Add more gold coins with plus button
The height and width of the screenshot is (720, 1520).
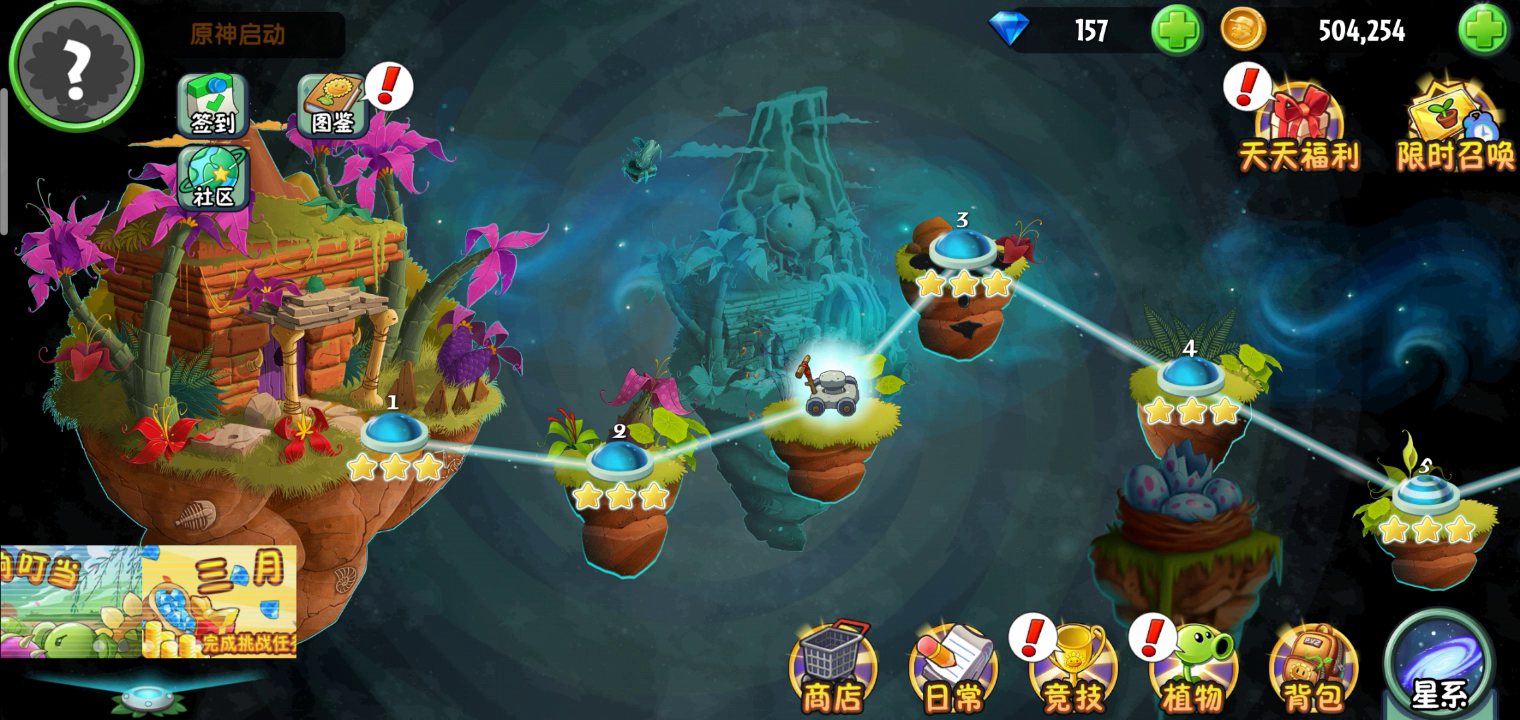[x=1482, y=31]
